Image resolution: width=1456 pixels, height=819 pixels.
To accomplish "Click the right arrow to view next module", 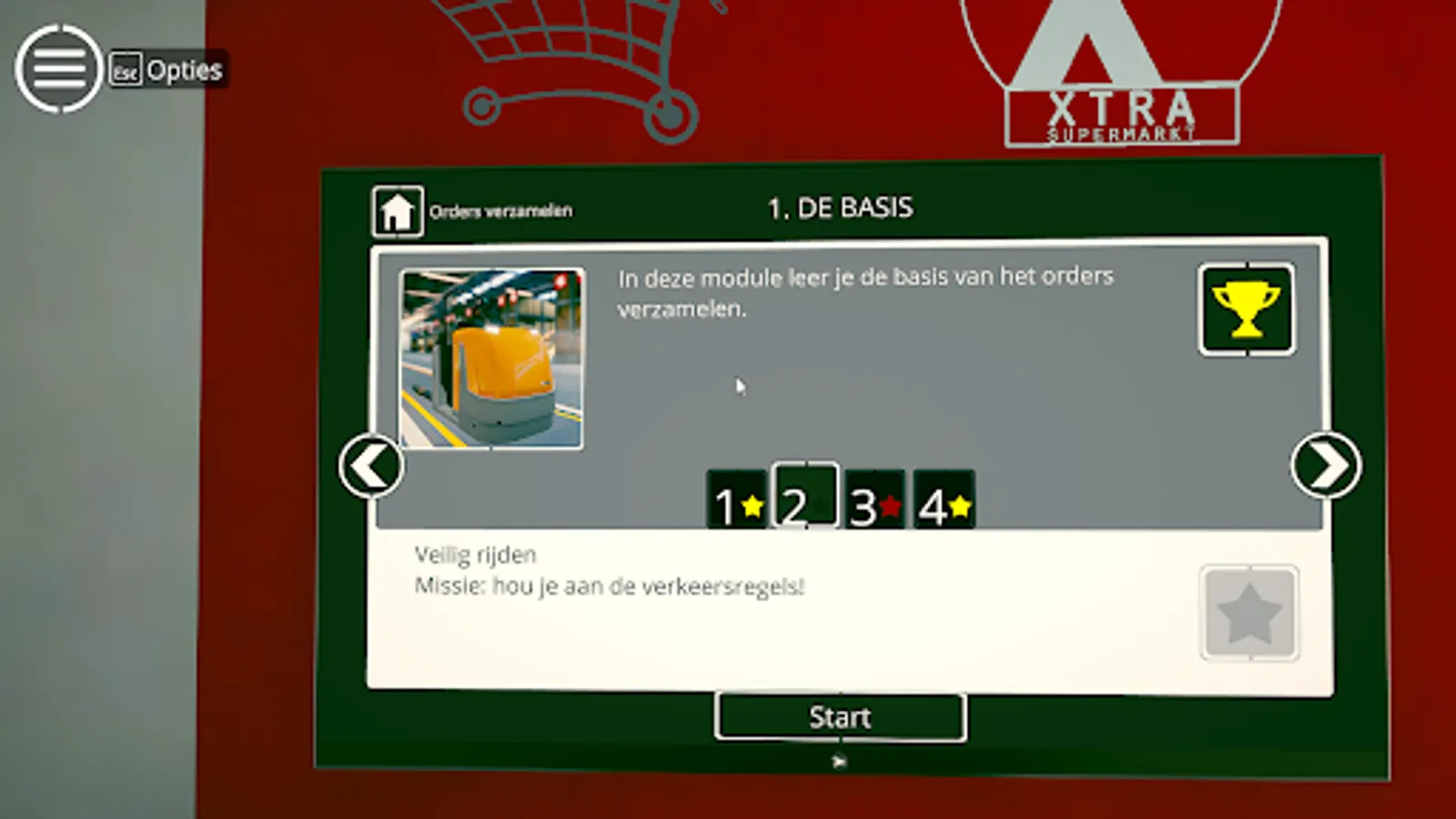I will tap(1326, 465).
